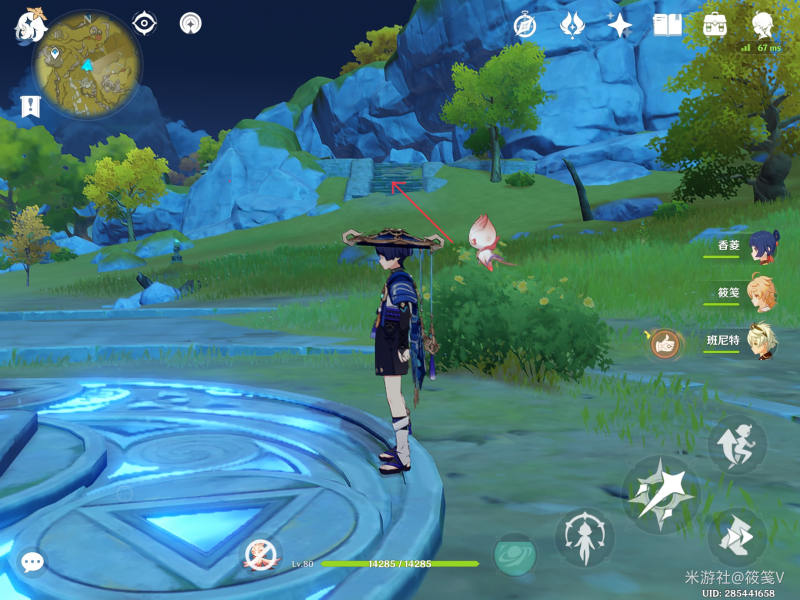Open the adventurer handbook book icon
Screen dimensions: 800x600
click(667, 24)
